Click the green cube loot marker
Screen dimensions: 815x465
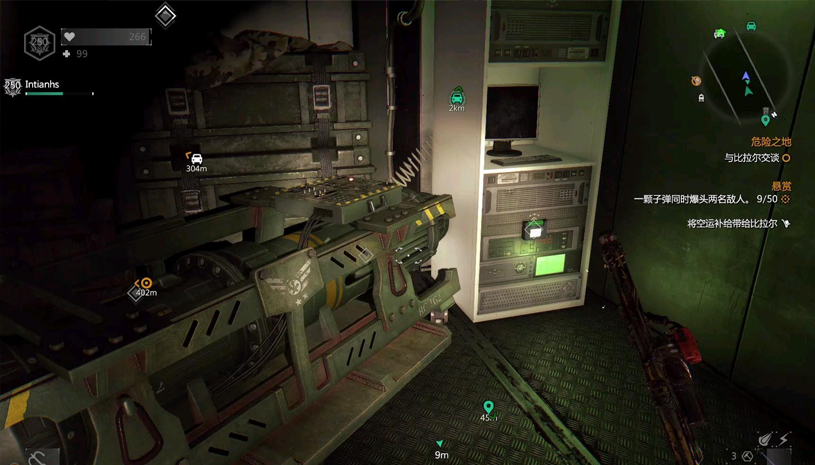pyautogui.click(x=535, y=229)
